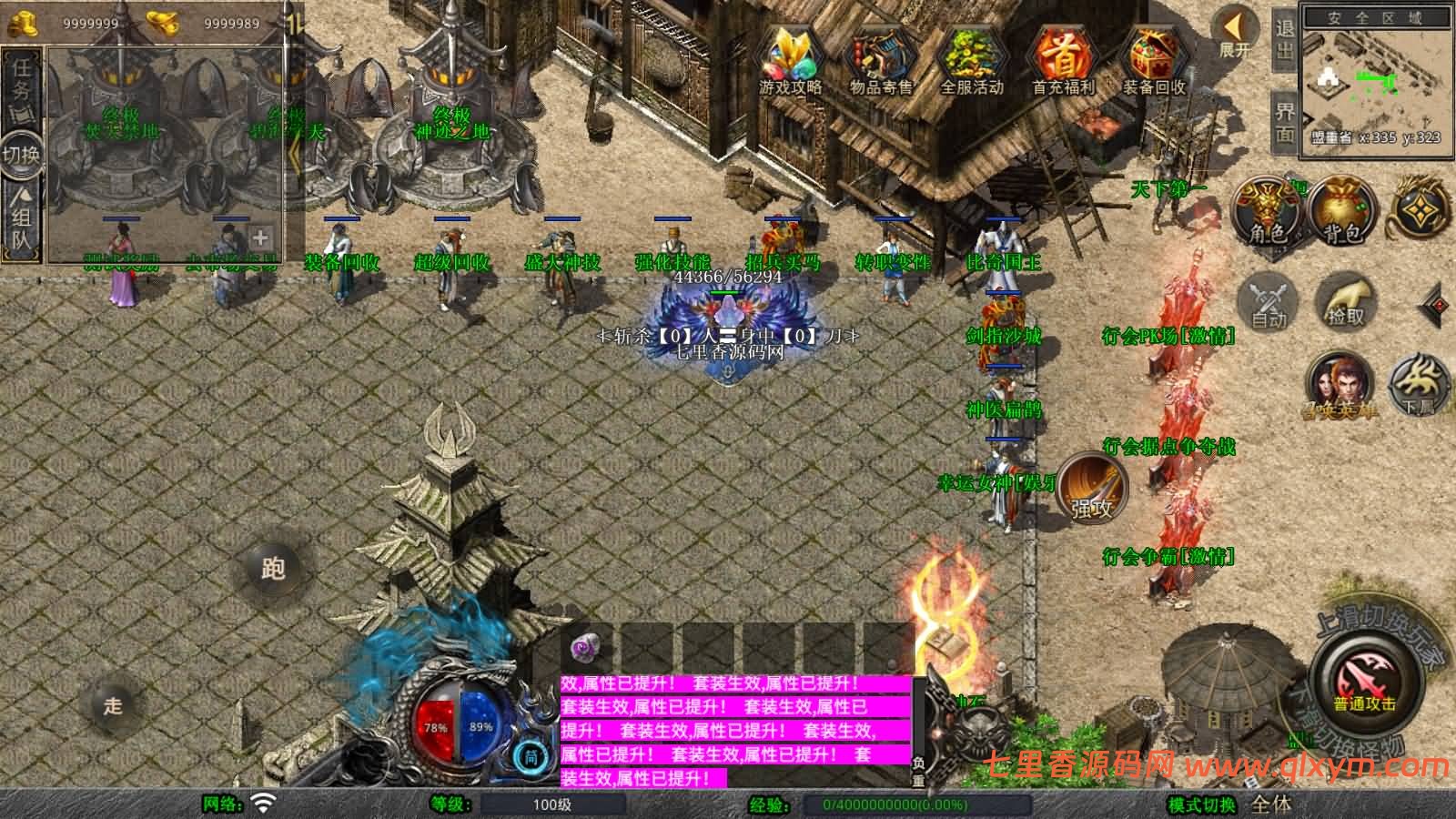Tap the 普通攻击 normal attack button
The height and width of the screenshot is (819, 1456).
(x=1364, y=682)
